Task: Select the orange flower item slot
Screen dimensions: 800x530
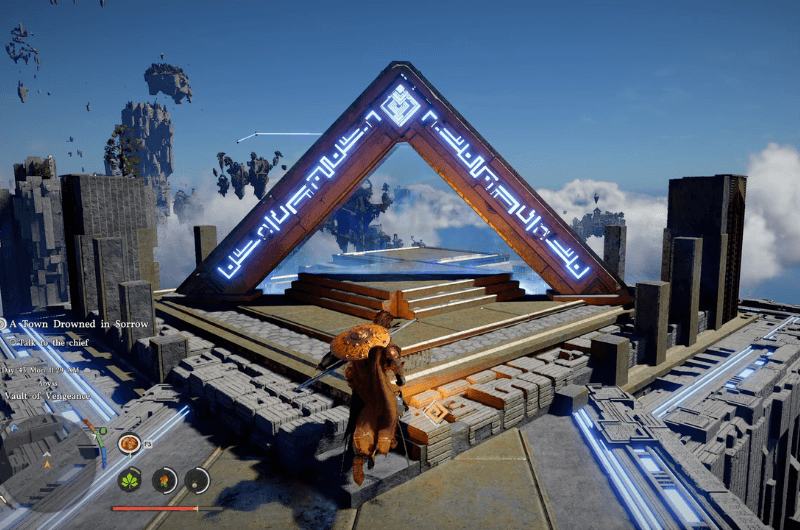Action: tap(164, 480)
